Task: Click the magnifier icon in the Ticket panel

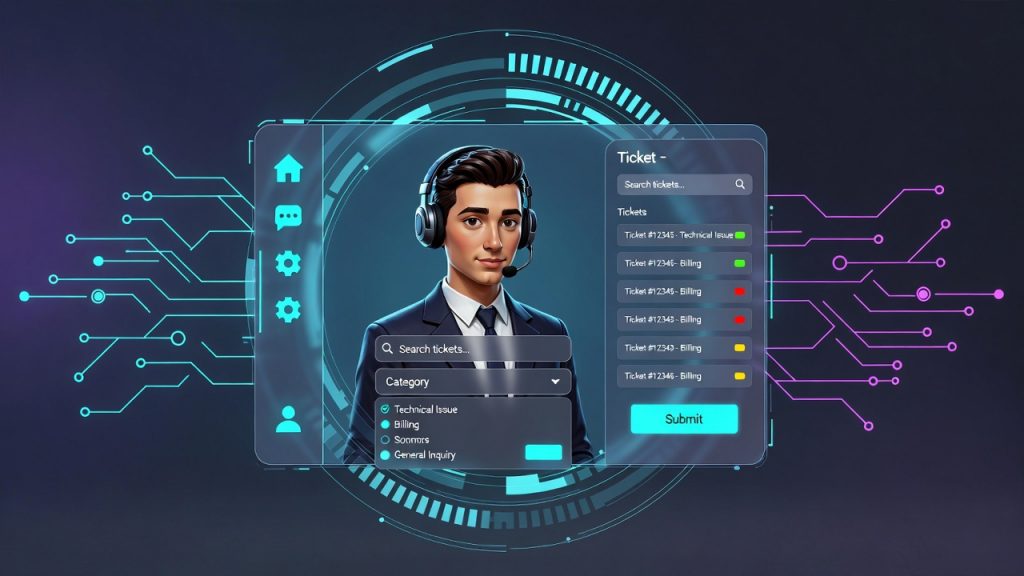Action: point(740,184)
